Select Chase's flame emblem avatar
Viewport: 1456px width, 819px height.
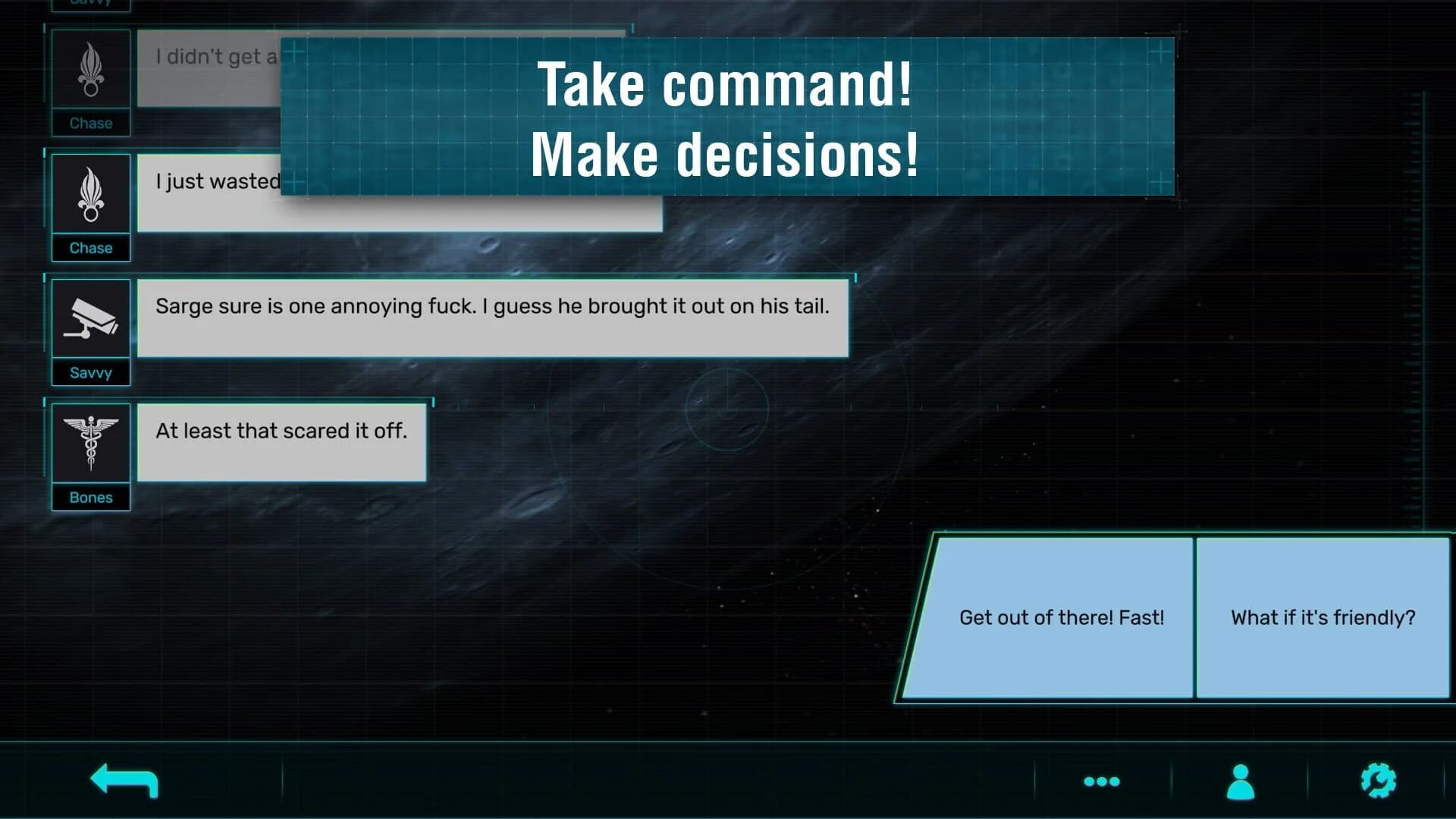coord(90,68)
